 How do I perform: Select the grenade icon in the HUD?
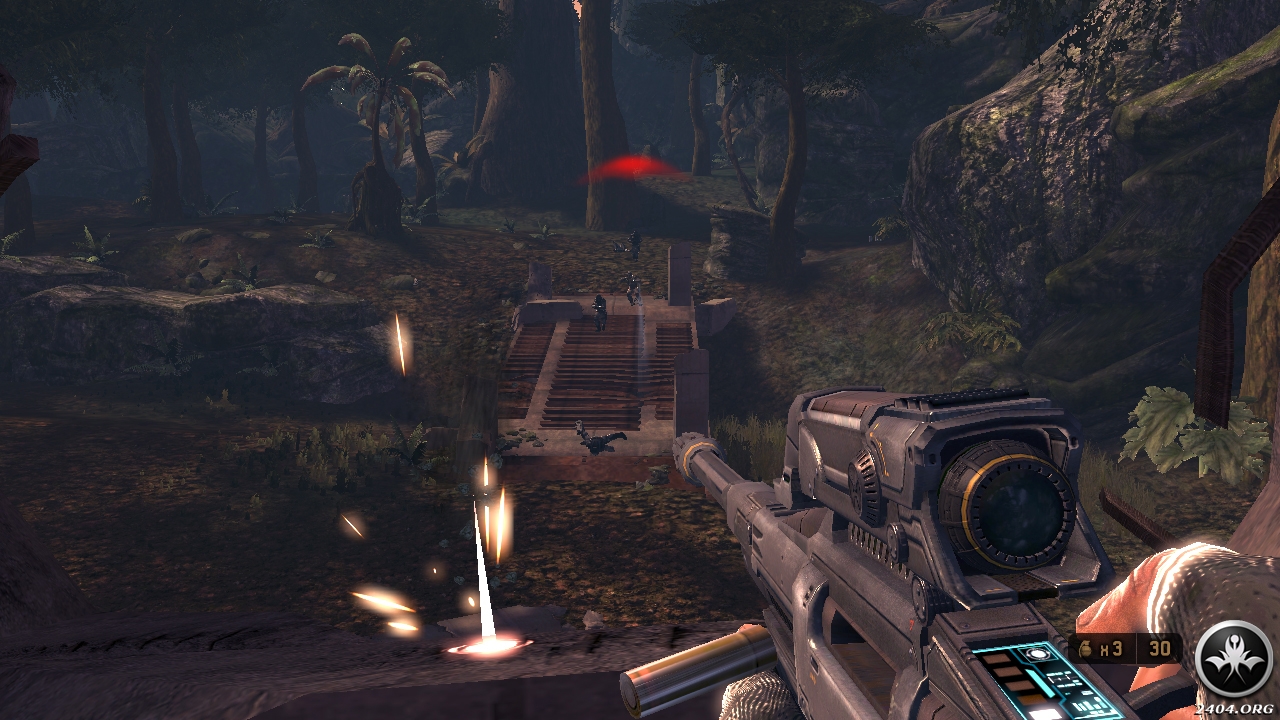point(1086,648)
